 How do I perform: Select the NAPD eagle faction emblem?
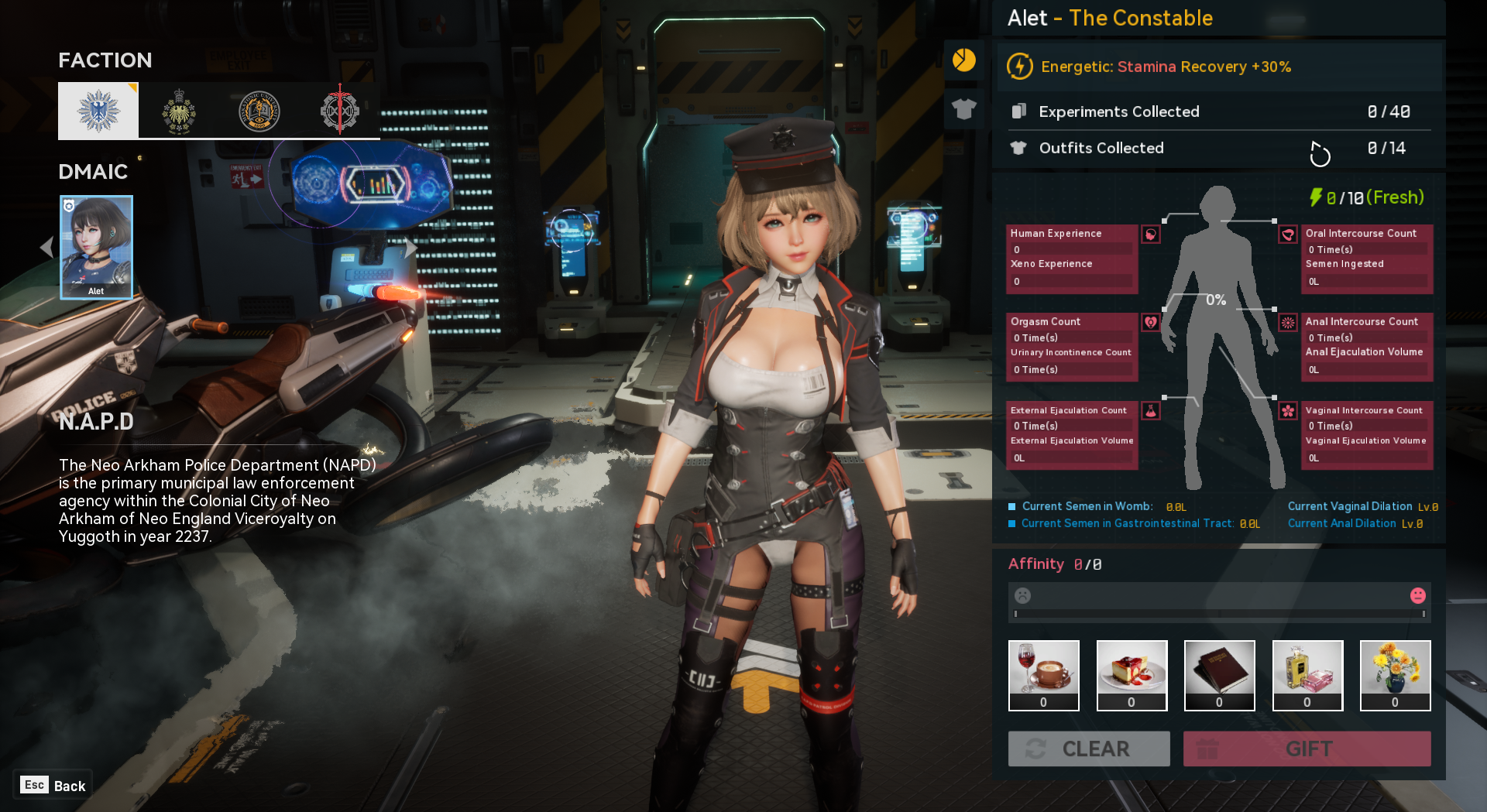pos(98,110)
